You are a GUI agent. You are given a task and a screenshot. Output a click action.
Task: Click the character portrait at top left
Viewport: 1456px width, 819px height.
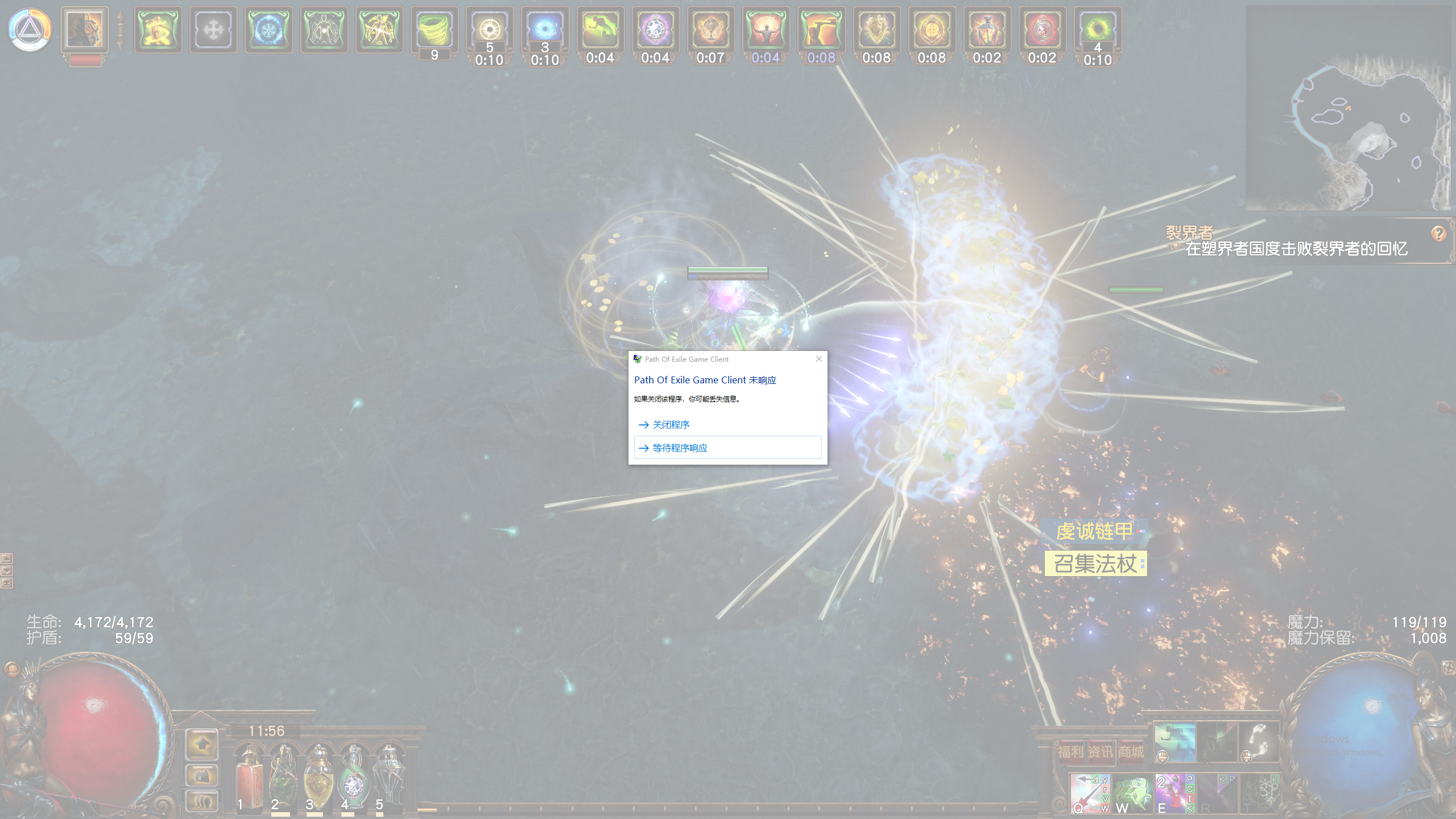point(85,30)
